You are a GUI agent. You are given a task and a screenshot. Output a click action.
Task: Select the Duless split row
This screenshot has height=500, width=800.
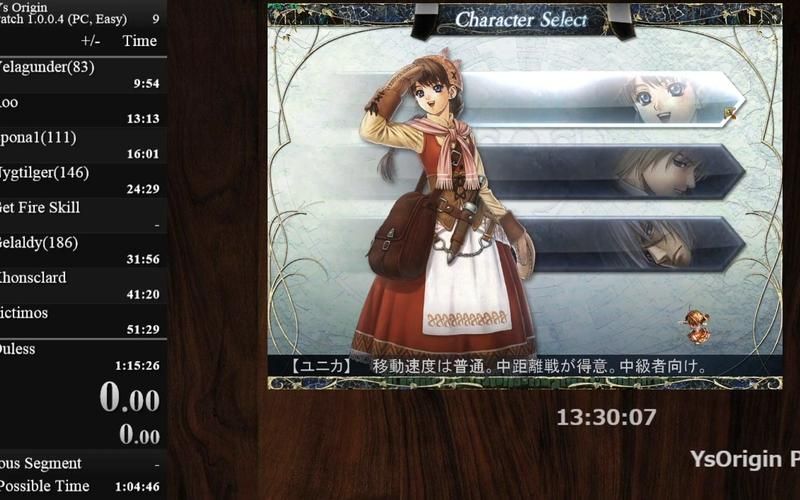[x=82, y=356]
